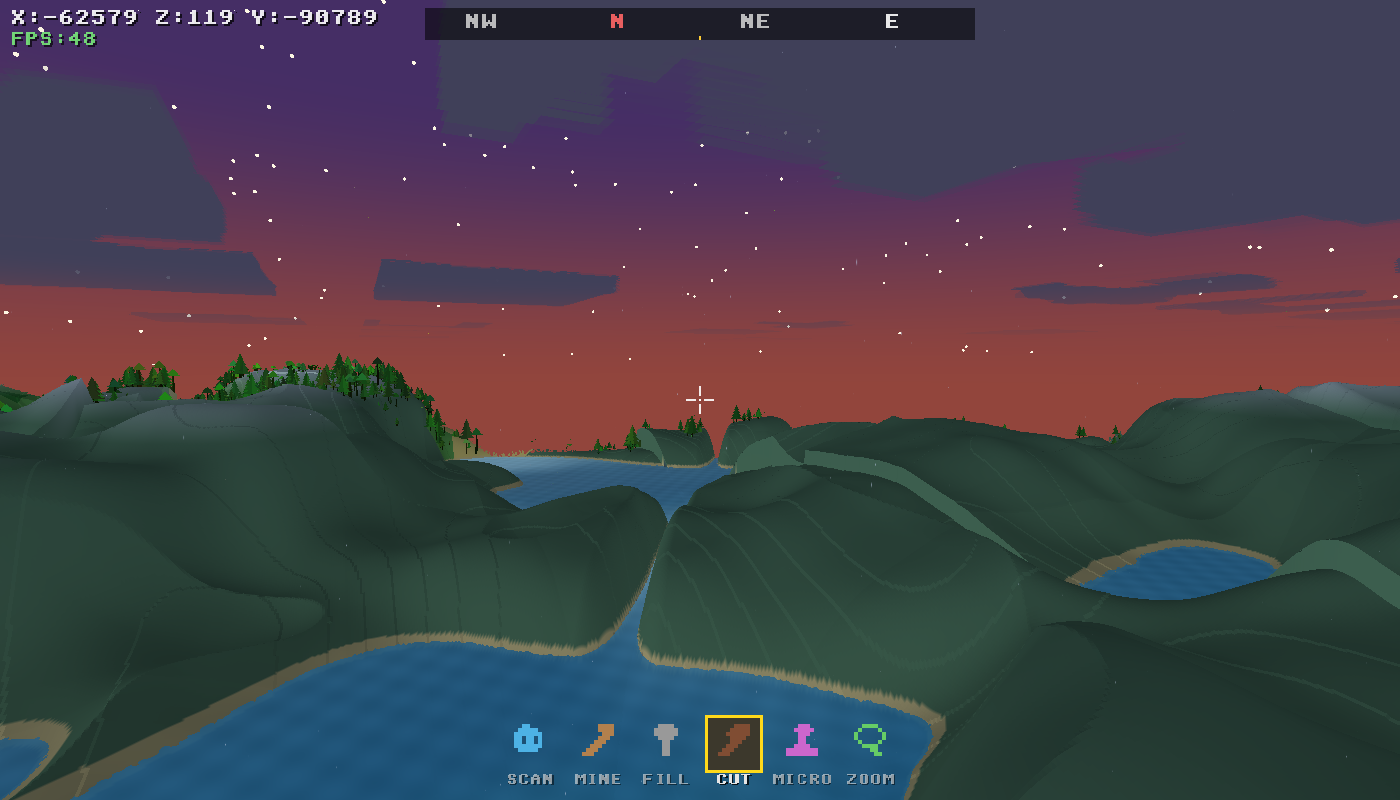Click the NE heading on the compass bar
Viewport: 1400px width, 800px height.
755,22
